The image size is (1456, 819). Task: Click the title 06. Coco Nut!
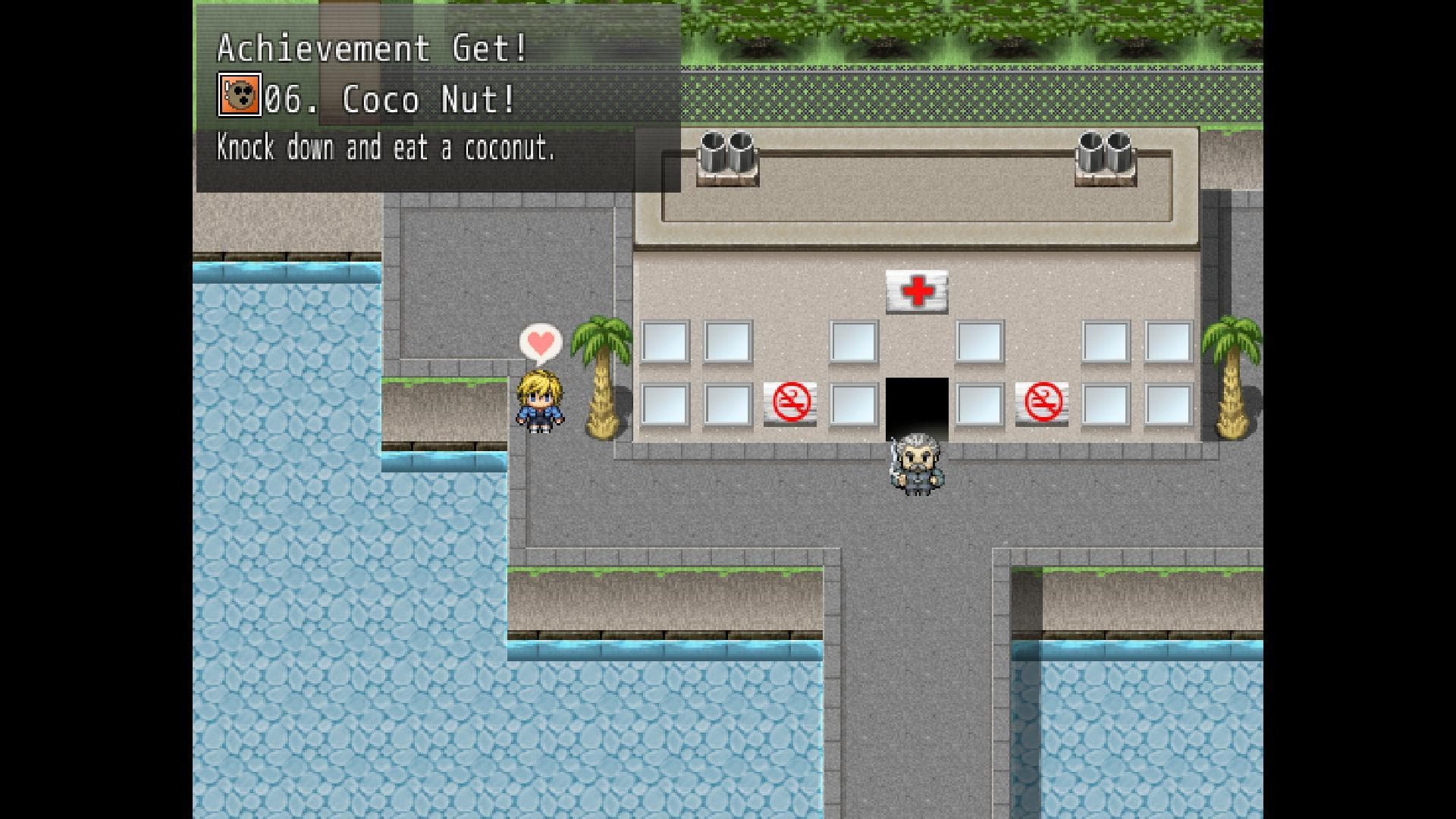pos(387,98)
